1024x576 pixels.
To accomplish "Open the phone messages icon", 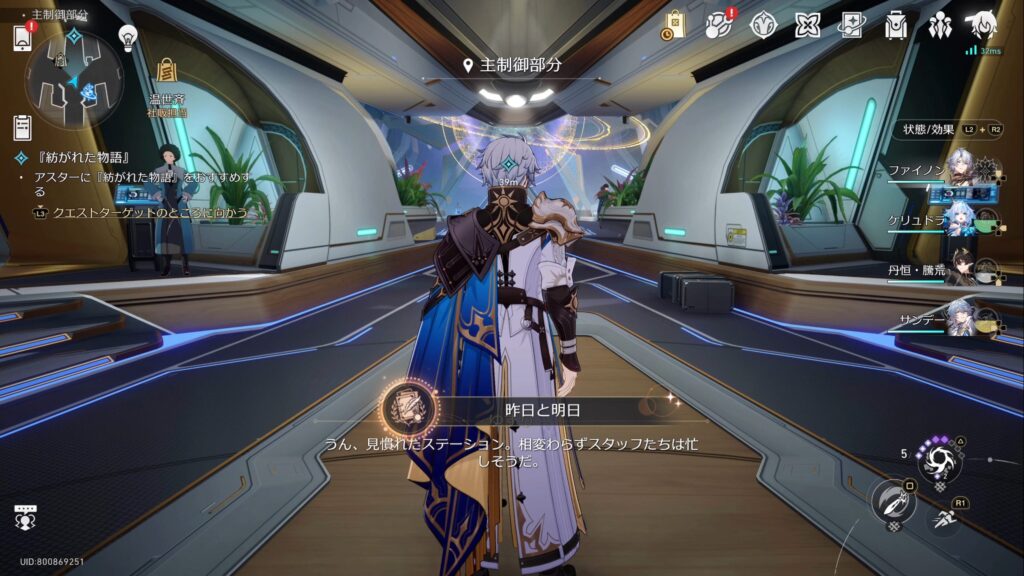I will click(24, 38).
